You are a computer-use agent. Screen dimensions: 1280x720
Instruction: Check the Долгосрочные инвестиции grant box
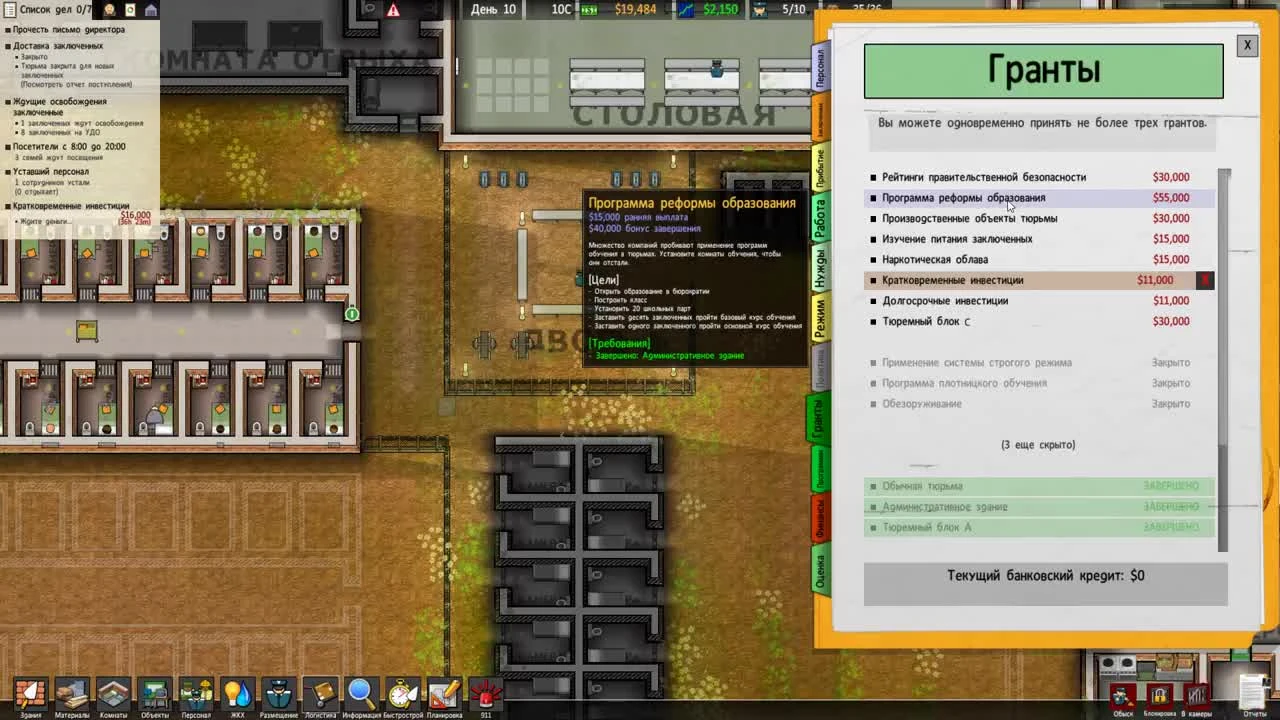click(873, 300)
